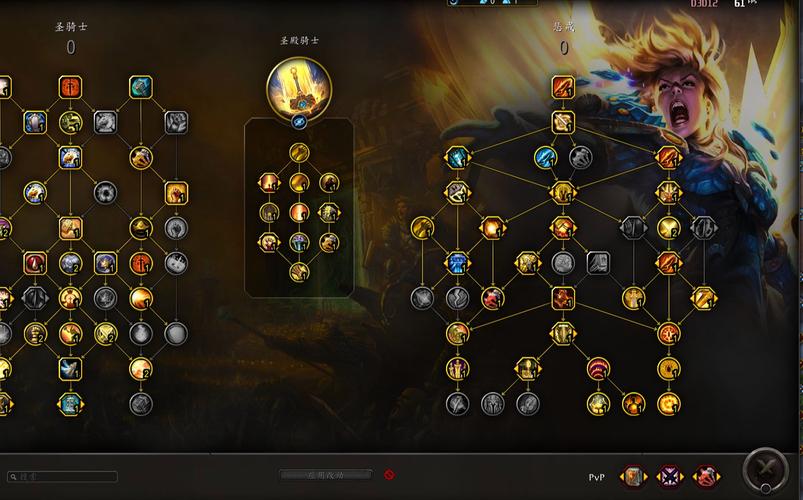The image size is (803, 500).
Task: Click the small blue swap icon under Templar emblem
Action: [299, 122]
